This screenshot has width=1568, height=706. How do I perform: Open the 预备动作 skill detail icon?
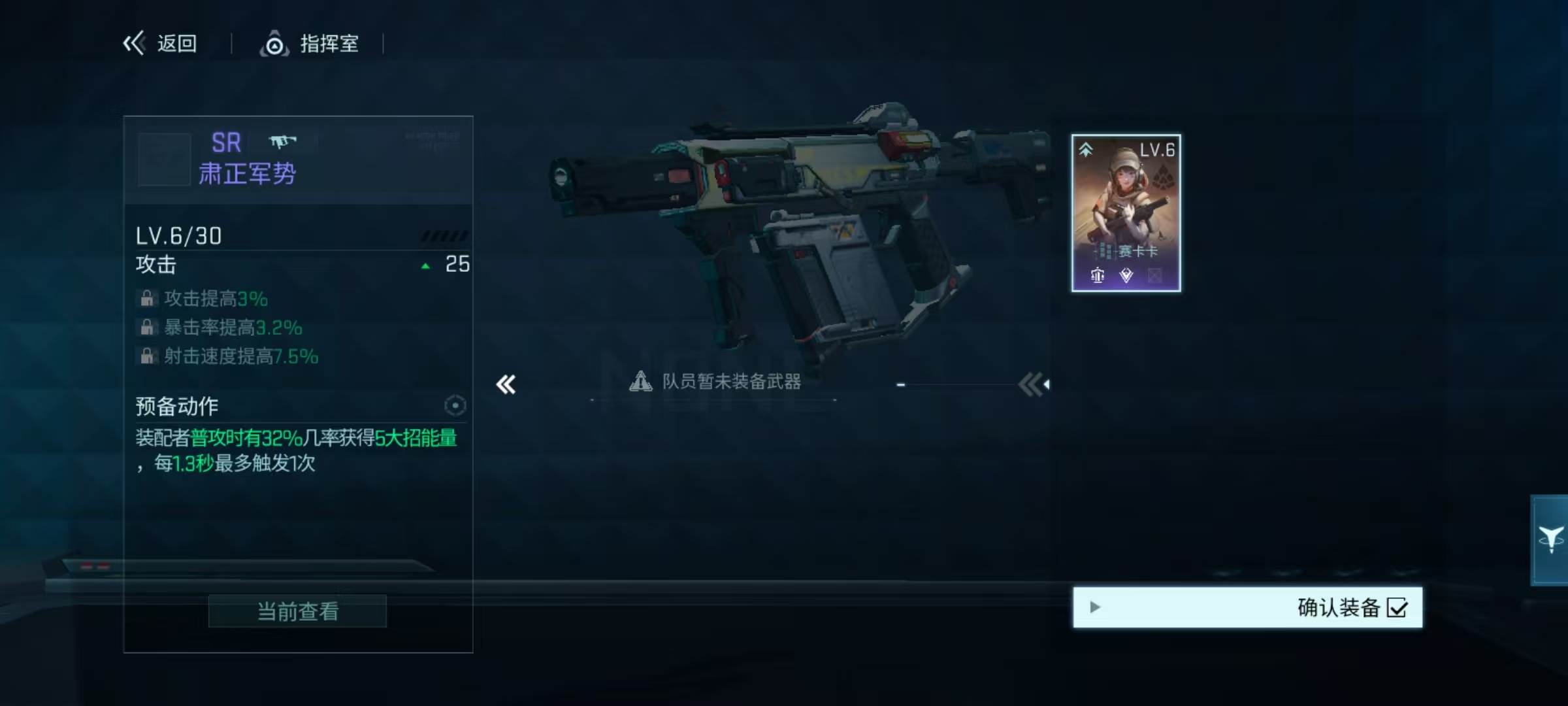pos(455,405)
